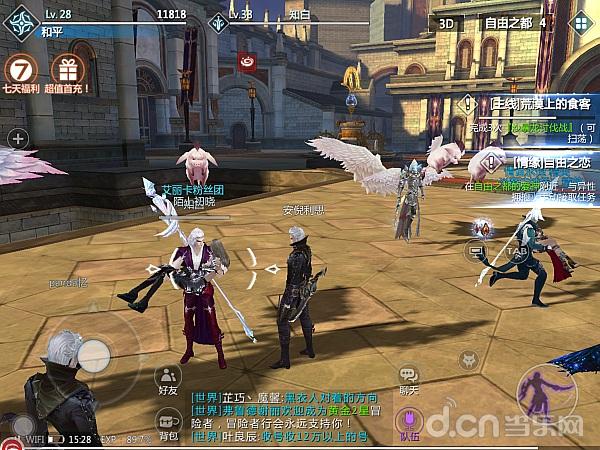Open the player avatar emblem
Screen dimensions: 600x450
click(x=17, y=22)
